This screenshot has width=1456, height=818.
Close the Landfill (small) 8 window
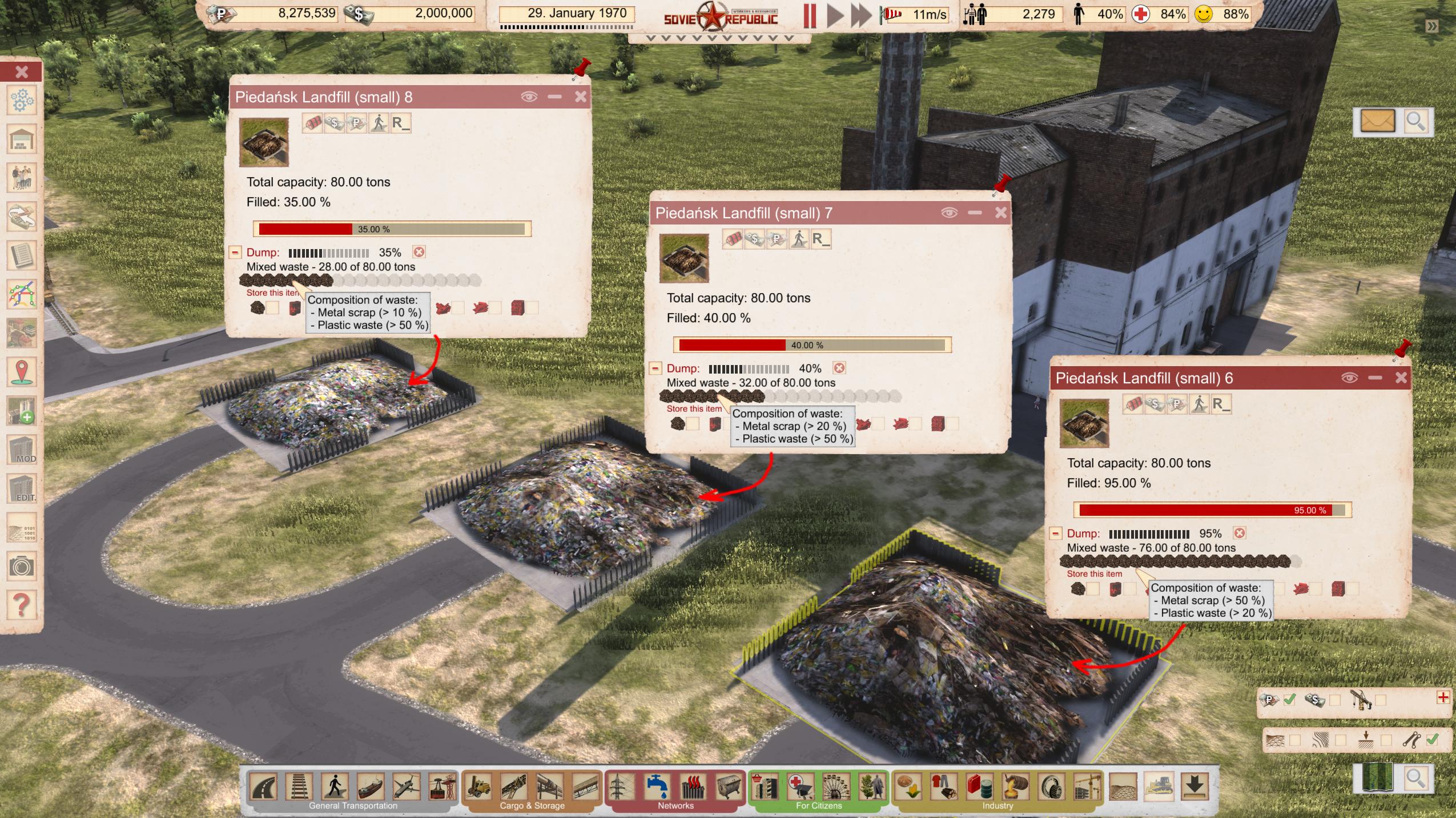pyautogui.click(x=580, y=97)
